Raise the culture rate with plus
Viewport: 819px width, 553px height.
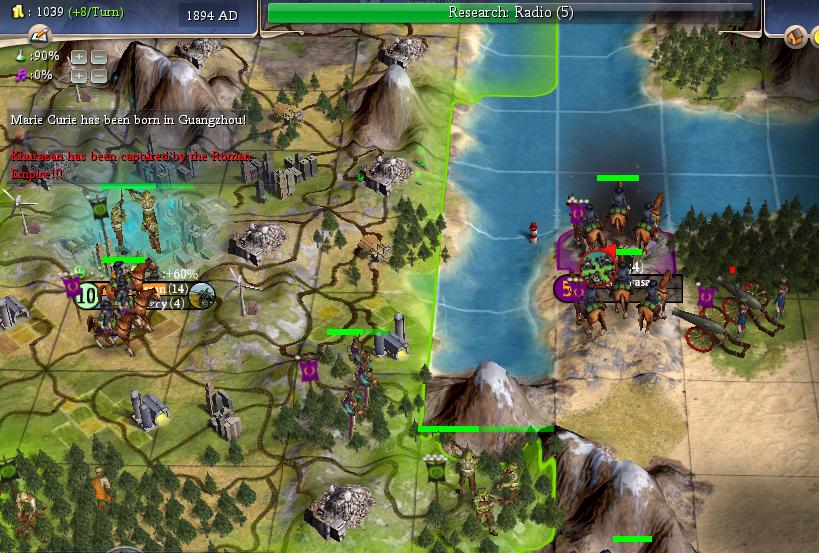point(79,75)
